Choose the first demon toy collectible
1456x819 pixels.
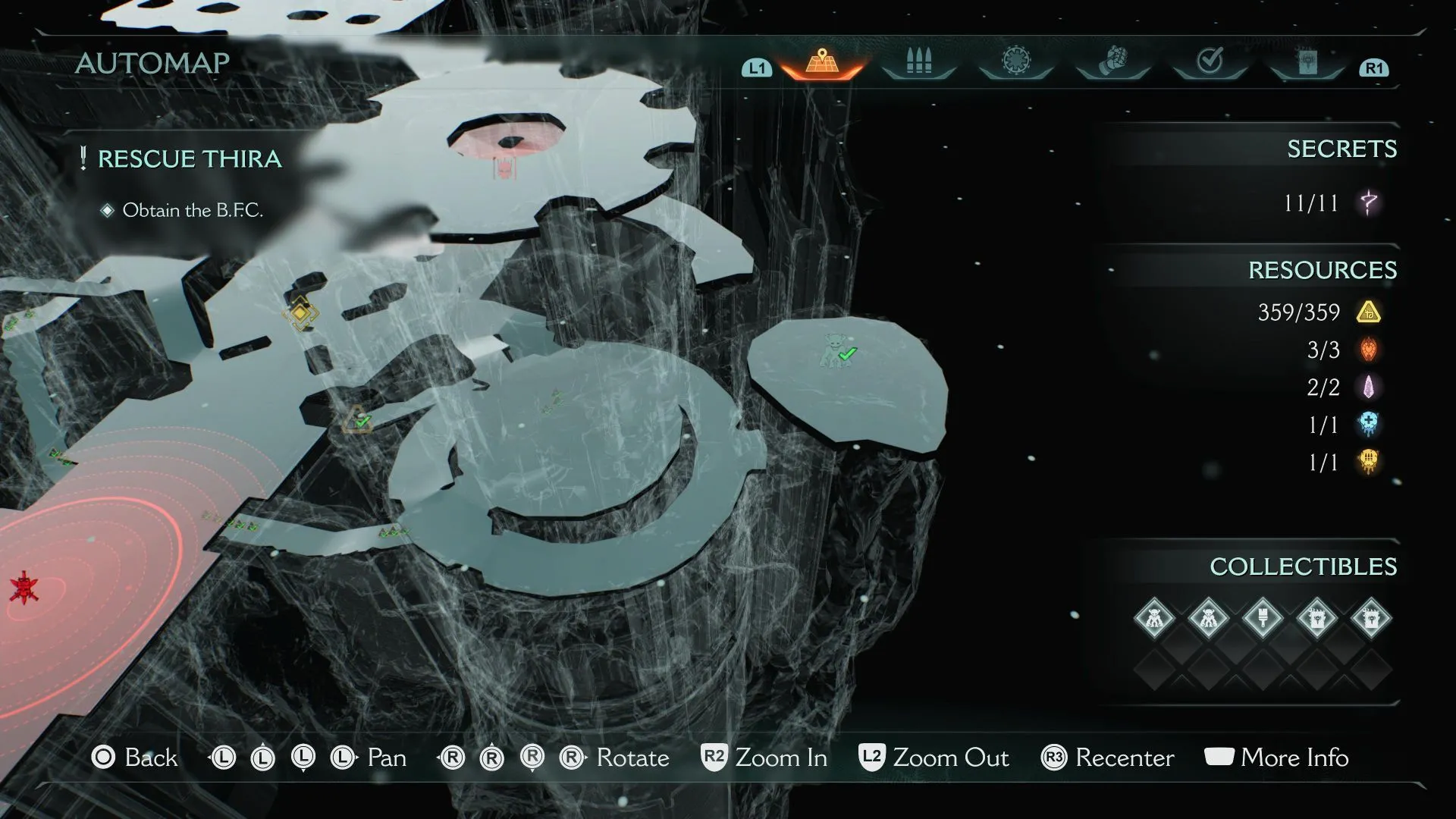[x=1154, y=618]
